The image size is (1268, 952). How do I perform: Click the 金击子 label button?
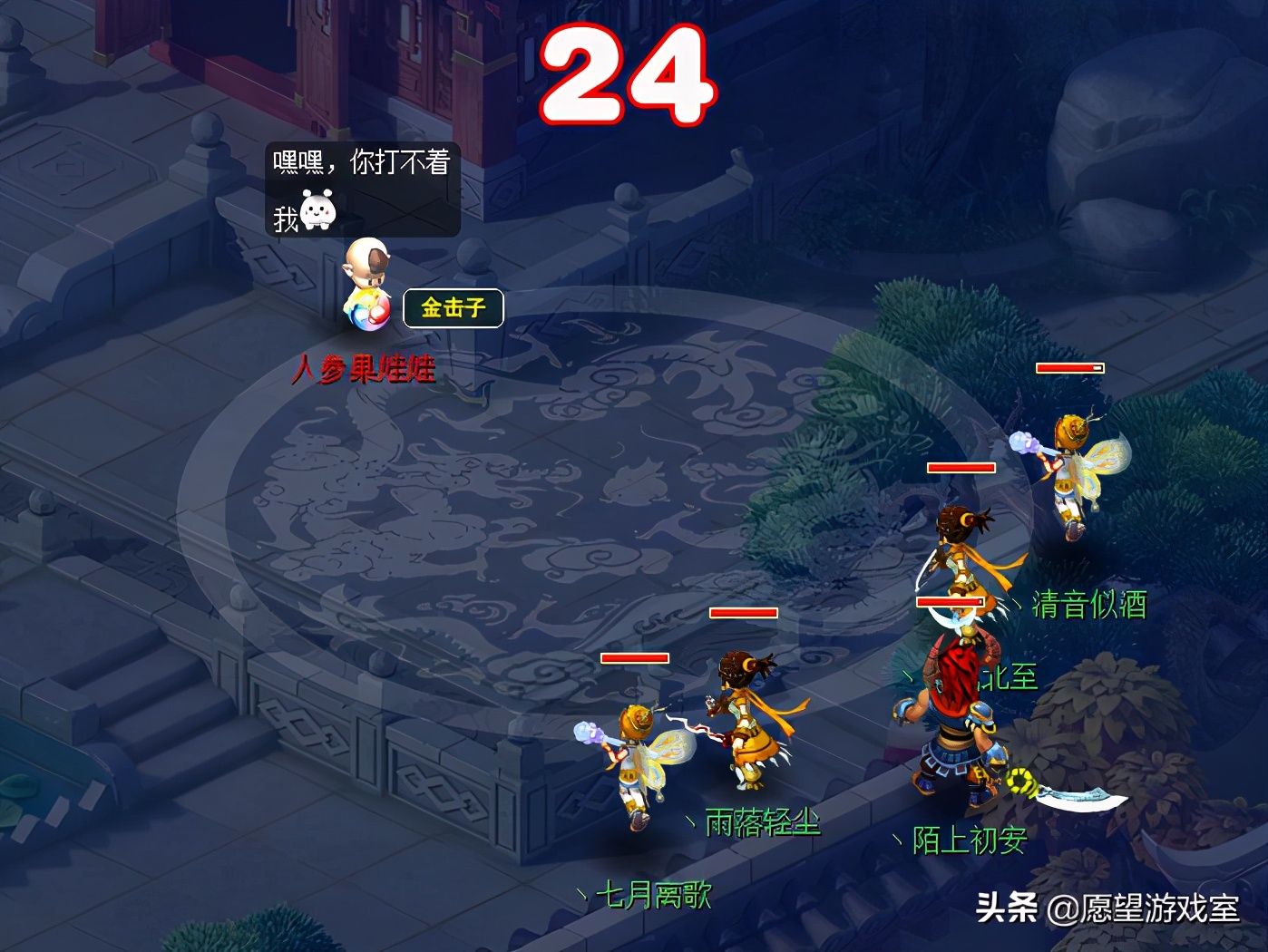coord(453,308)
